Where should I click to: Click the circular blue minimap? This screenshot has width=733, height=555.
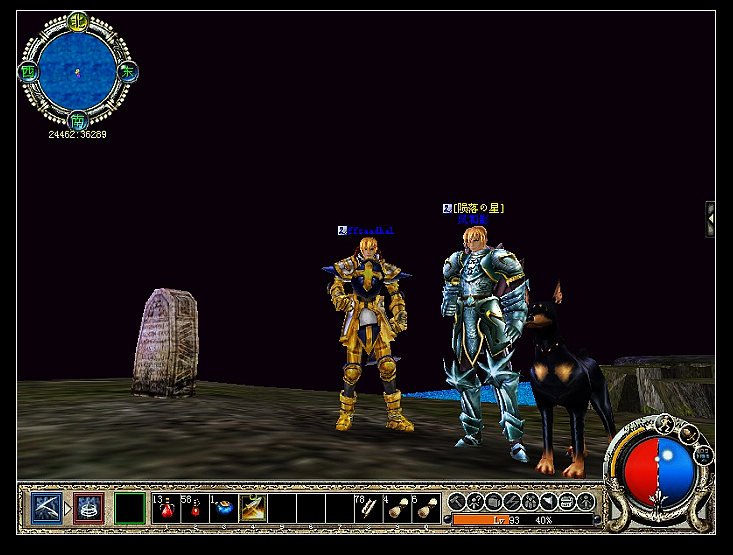tap(77, 72)
